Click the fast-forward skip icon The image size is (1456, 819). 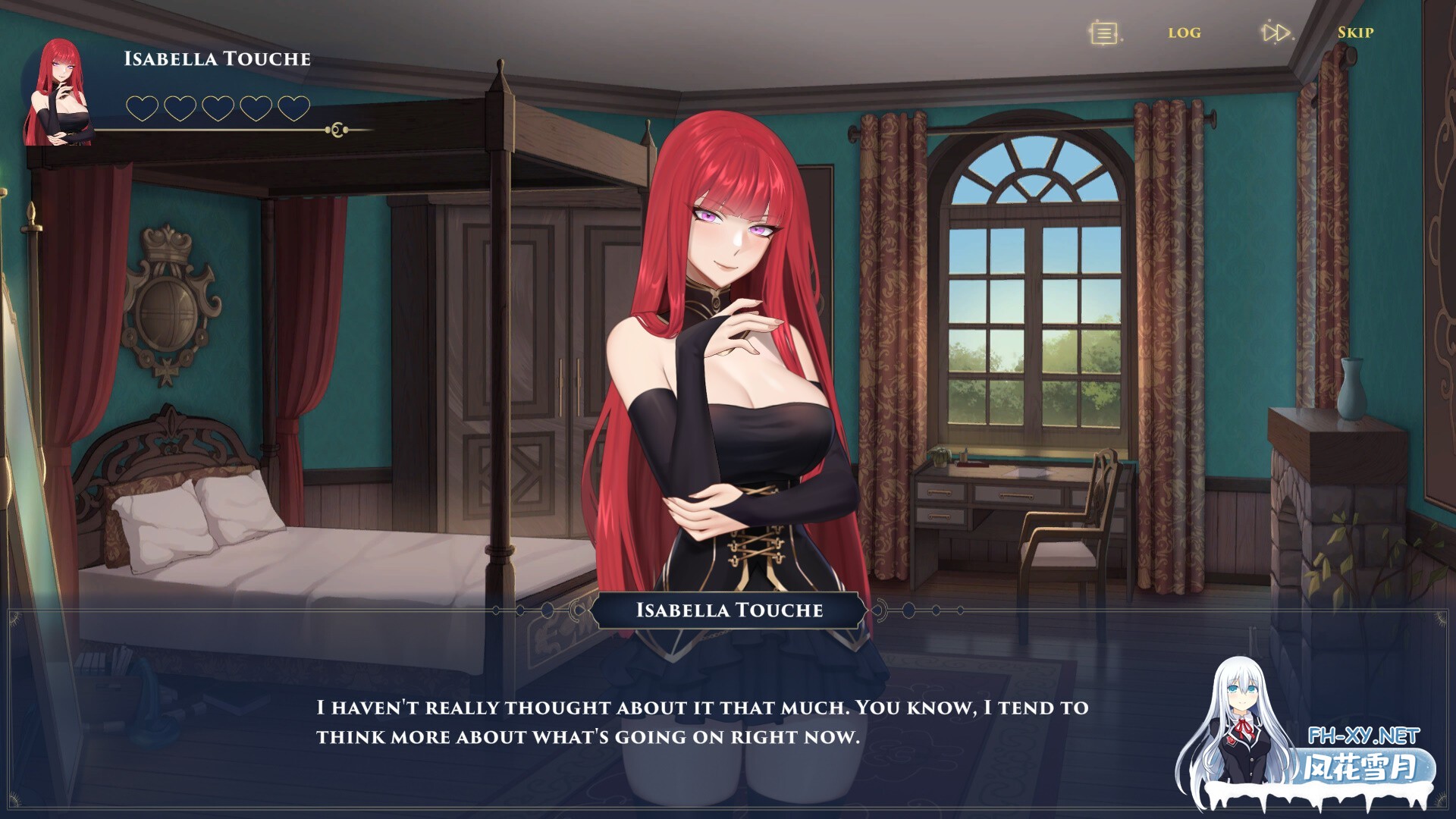(x=1275, y=33)
